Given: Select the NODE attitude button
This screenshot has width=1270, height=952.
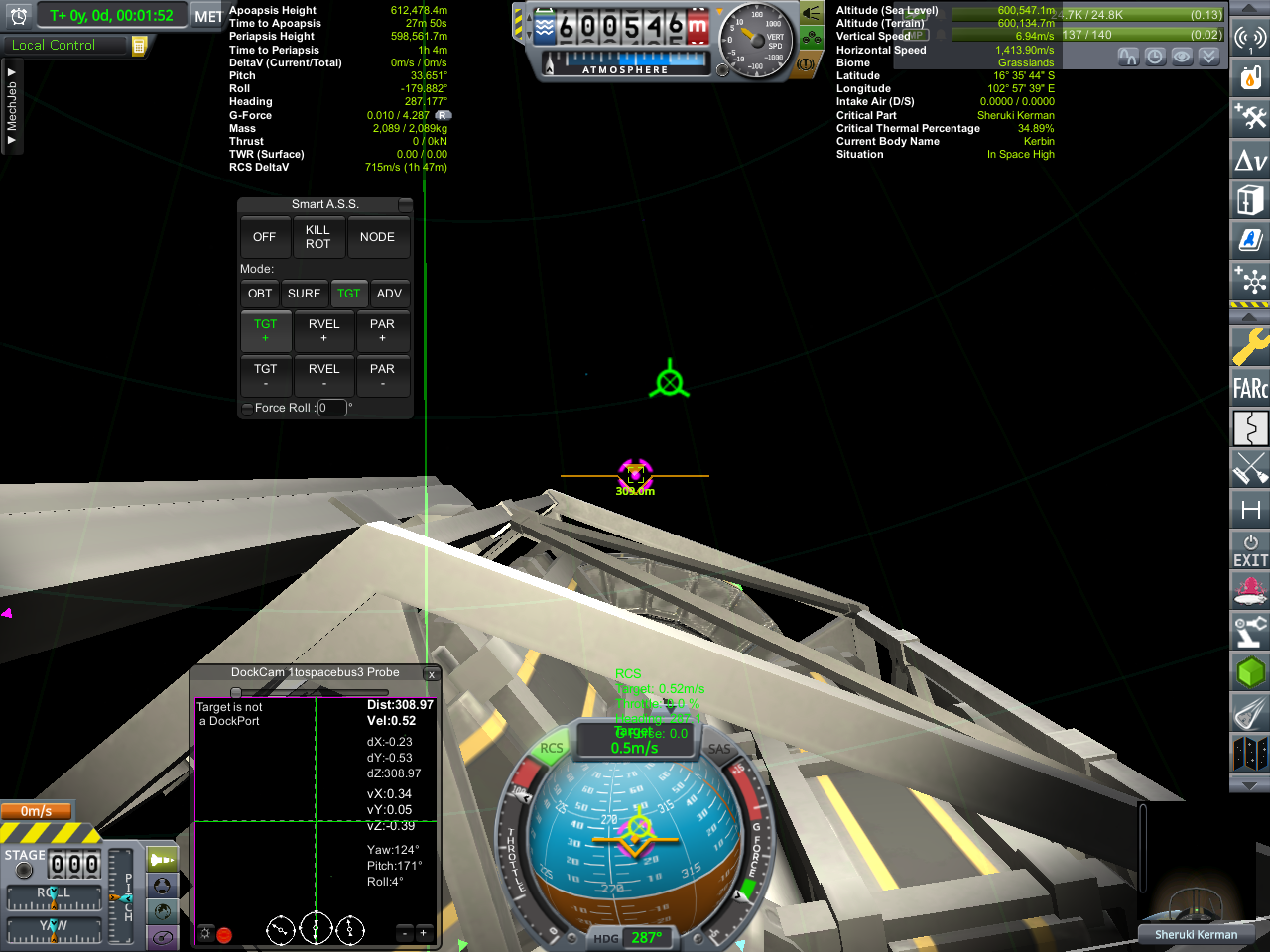Looking at the screenshot, I should tap(377, 237).
